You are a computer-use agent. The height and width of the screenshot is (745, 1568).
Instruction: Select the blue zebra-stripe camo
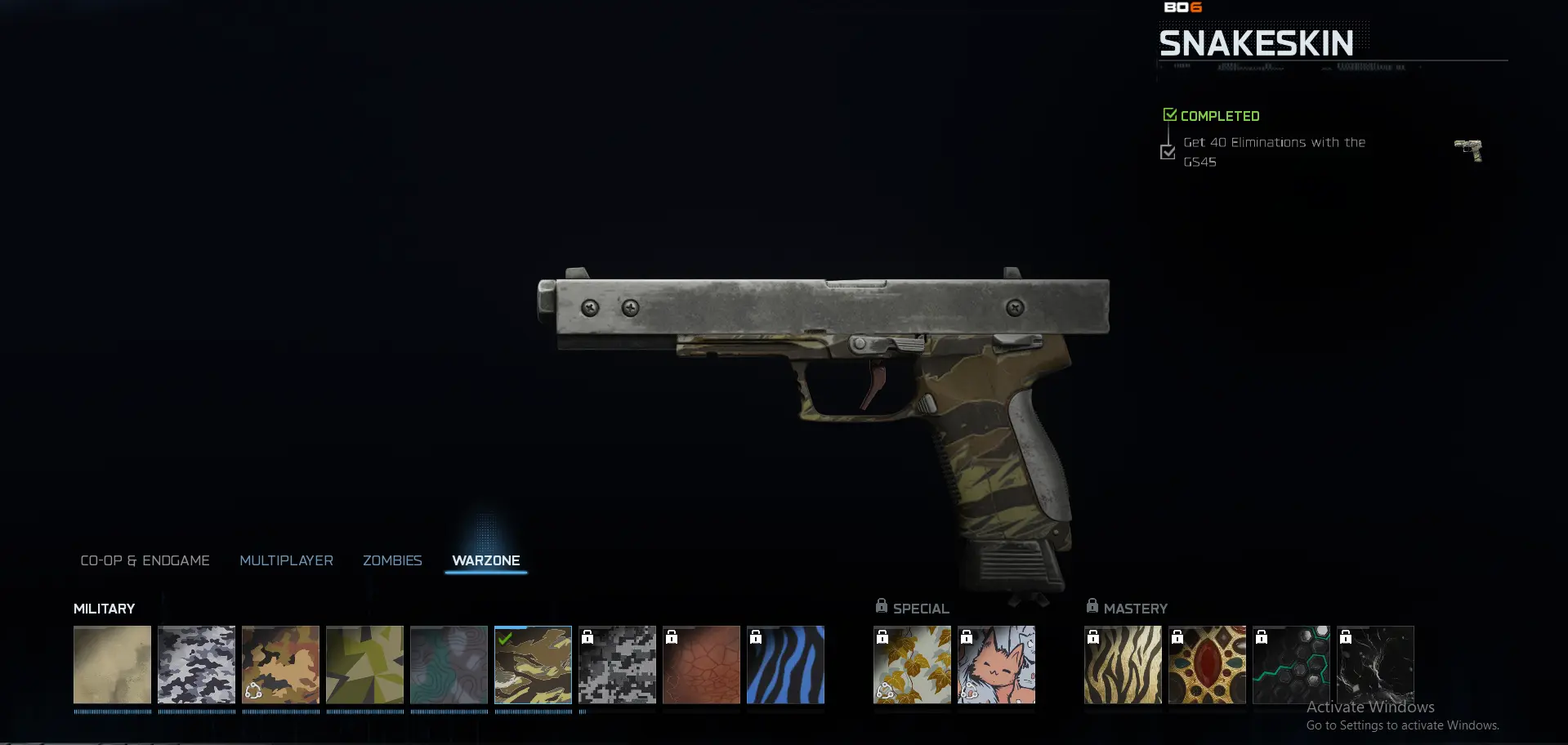(786, 665)
